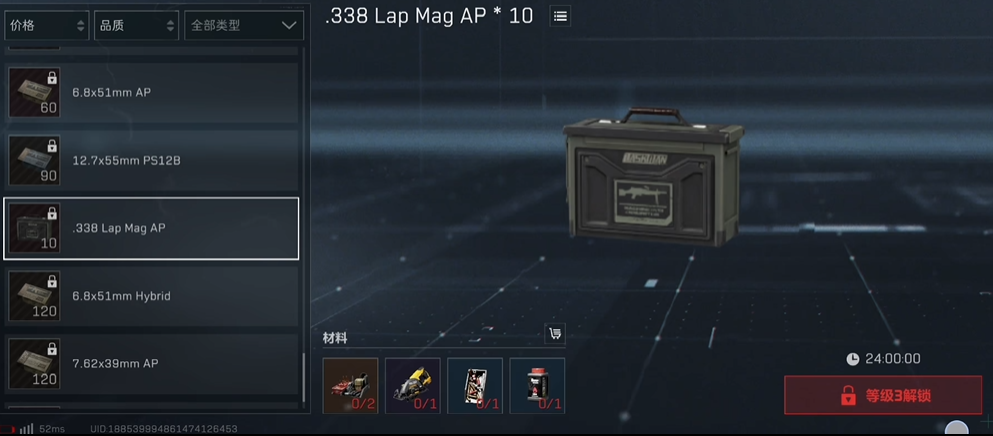View the red-capped canister material
The height and width of the screenshot is (436, 993).
click(x=537, y=385)
